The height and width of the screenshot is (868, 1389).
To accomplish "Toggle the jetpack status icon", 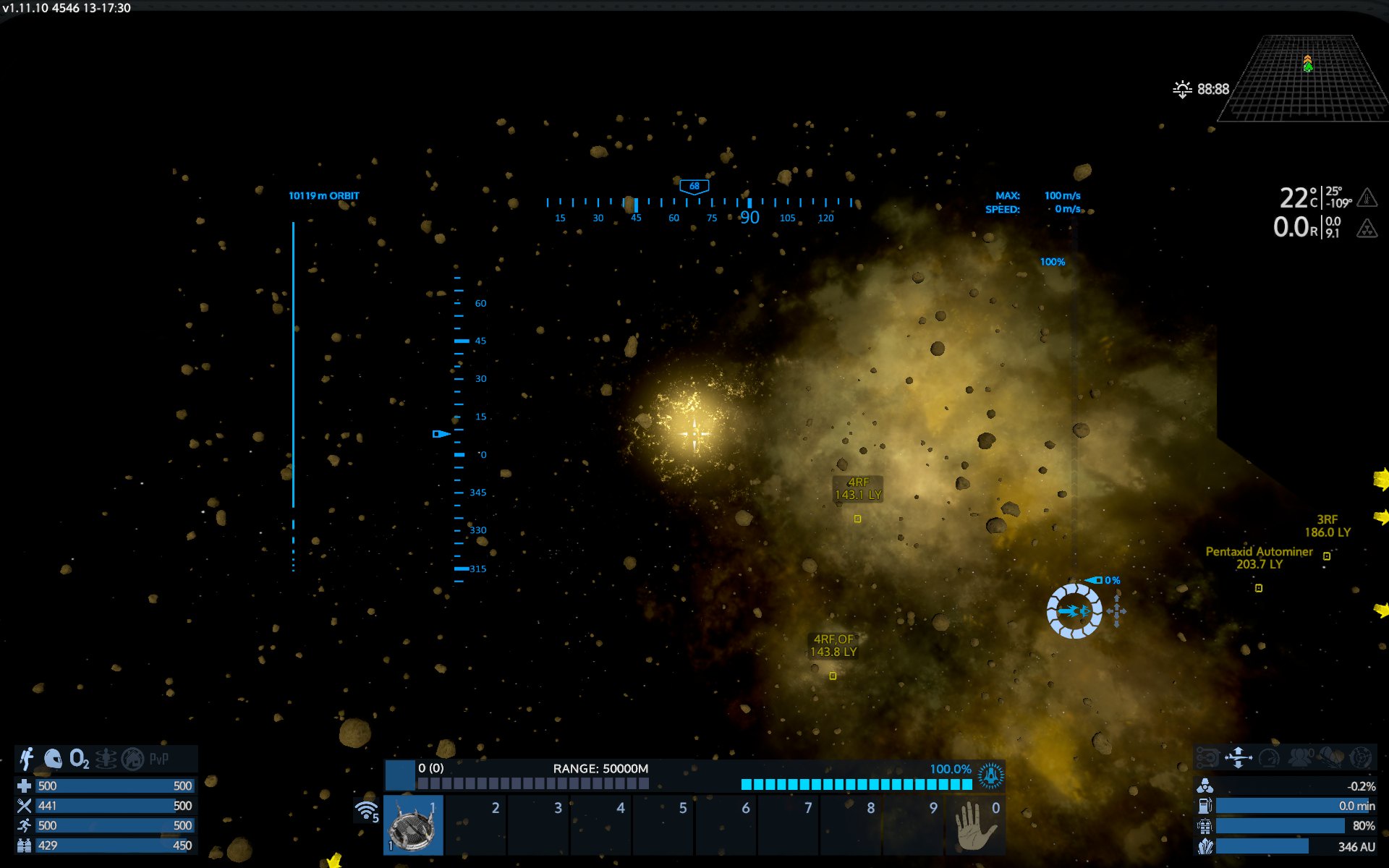I will 27,759.
